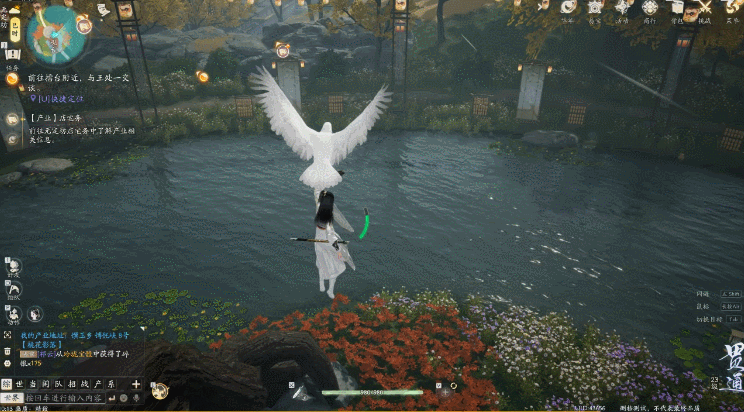Screen dimensions: 744x412
Task: Switch chat to the 战 battle tab
Action: point(84,384)
